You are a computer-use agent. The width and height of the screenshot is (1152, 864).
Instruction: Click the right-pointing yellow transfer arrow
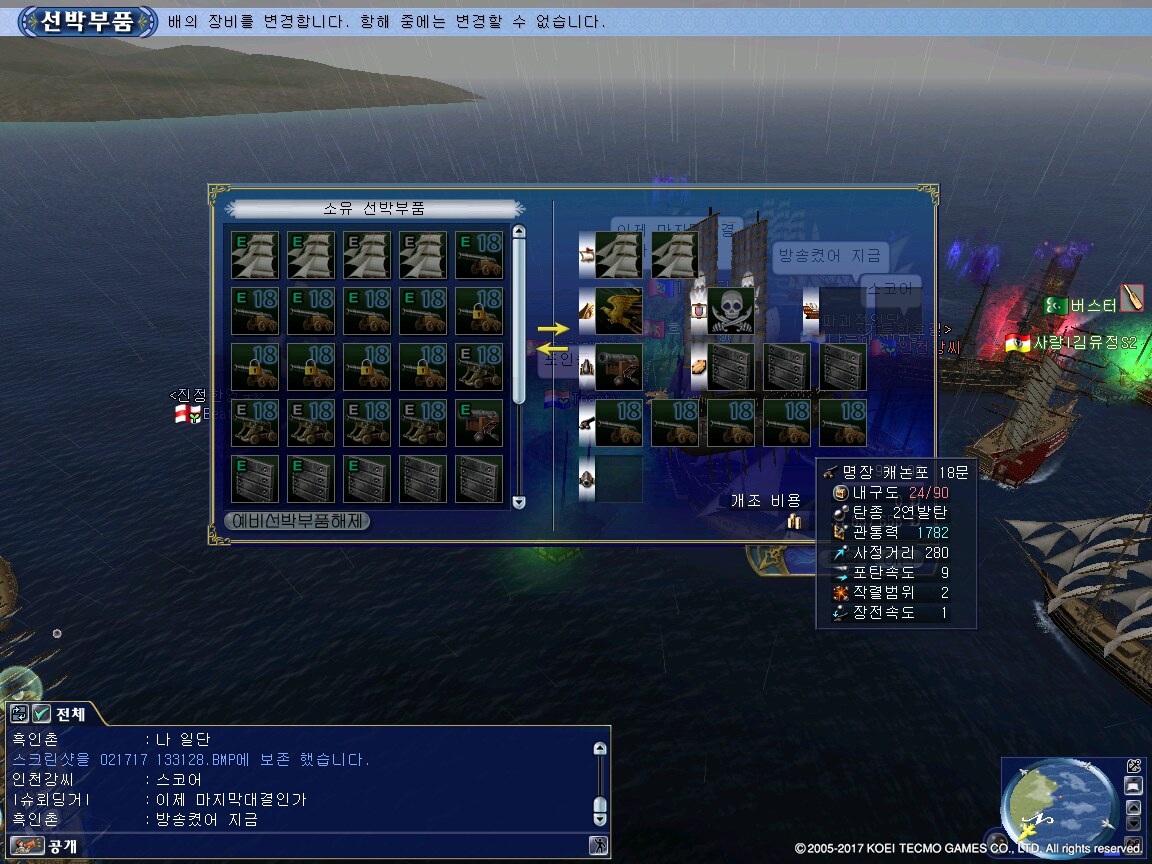coord(552,328)
